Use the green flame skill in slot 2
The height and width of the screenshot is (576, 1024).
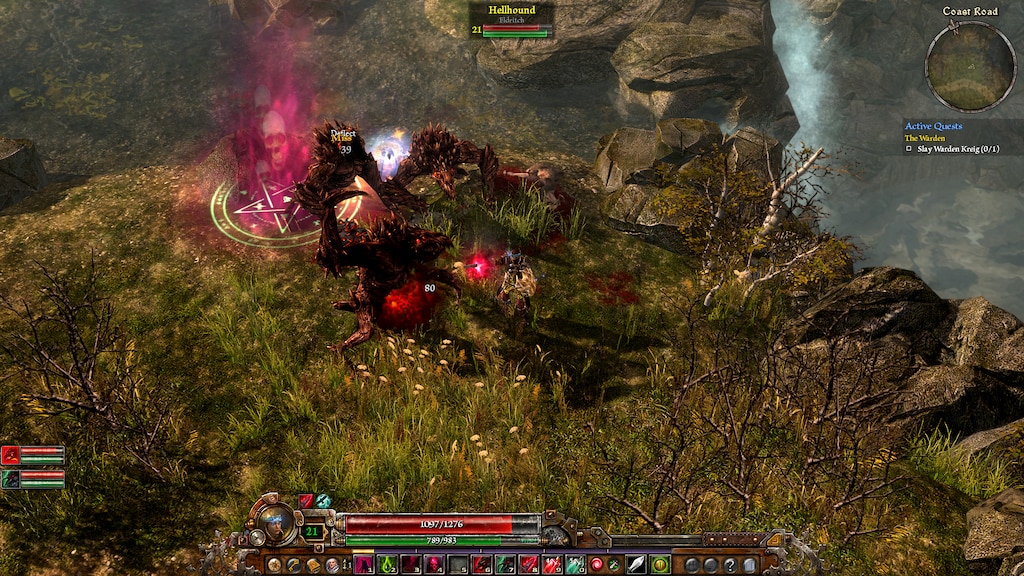click(x=387, y=565)
